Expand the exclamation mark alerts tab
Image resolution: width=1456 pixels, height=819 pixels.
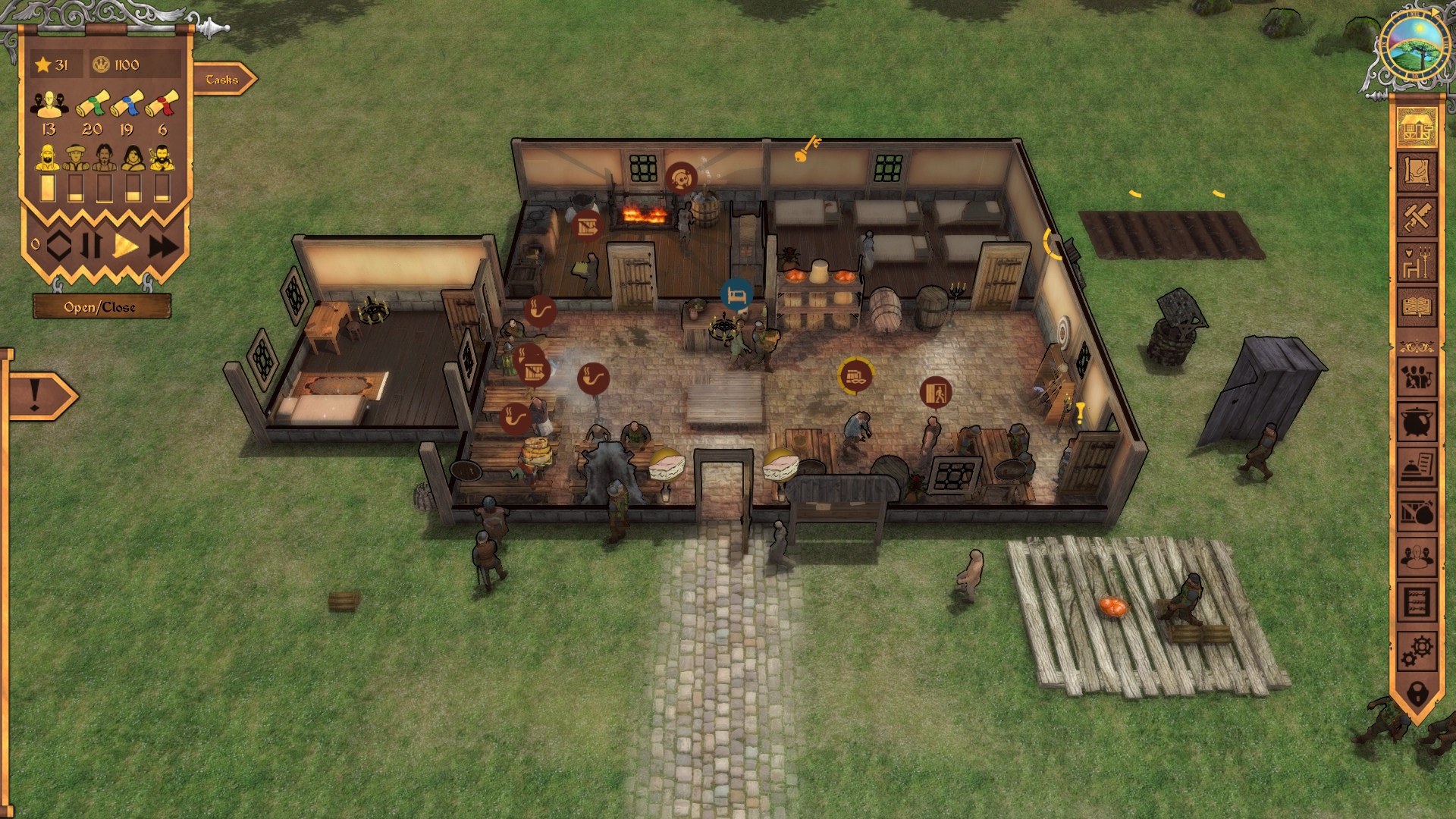coord(38,396)
